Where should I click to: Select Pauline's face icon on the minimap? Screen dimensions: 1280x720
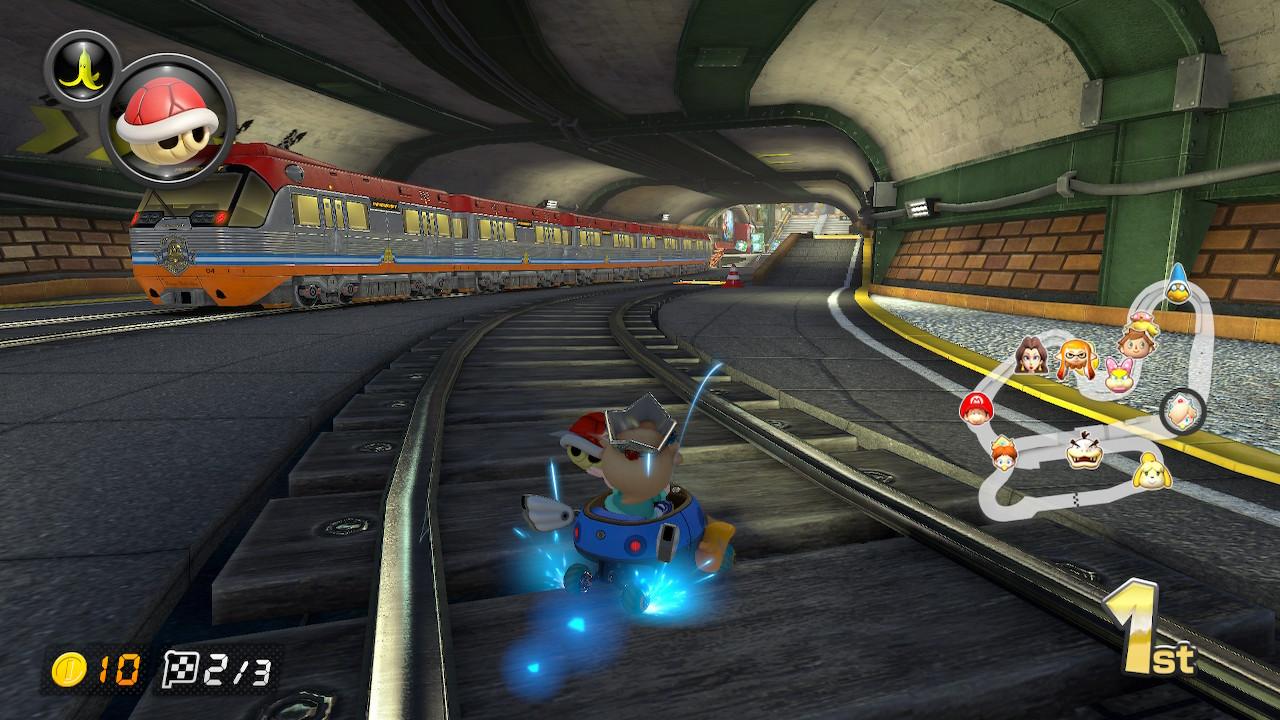1030,355
